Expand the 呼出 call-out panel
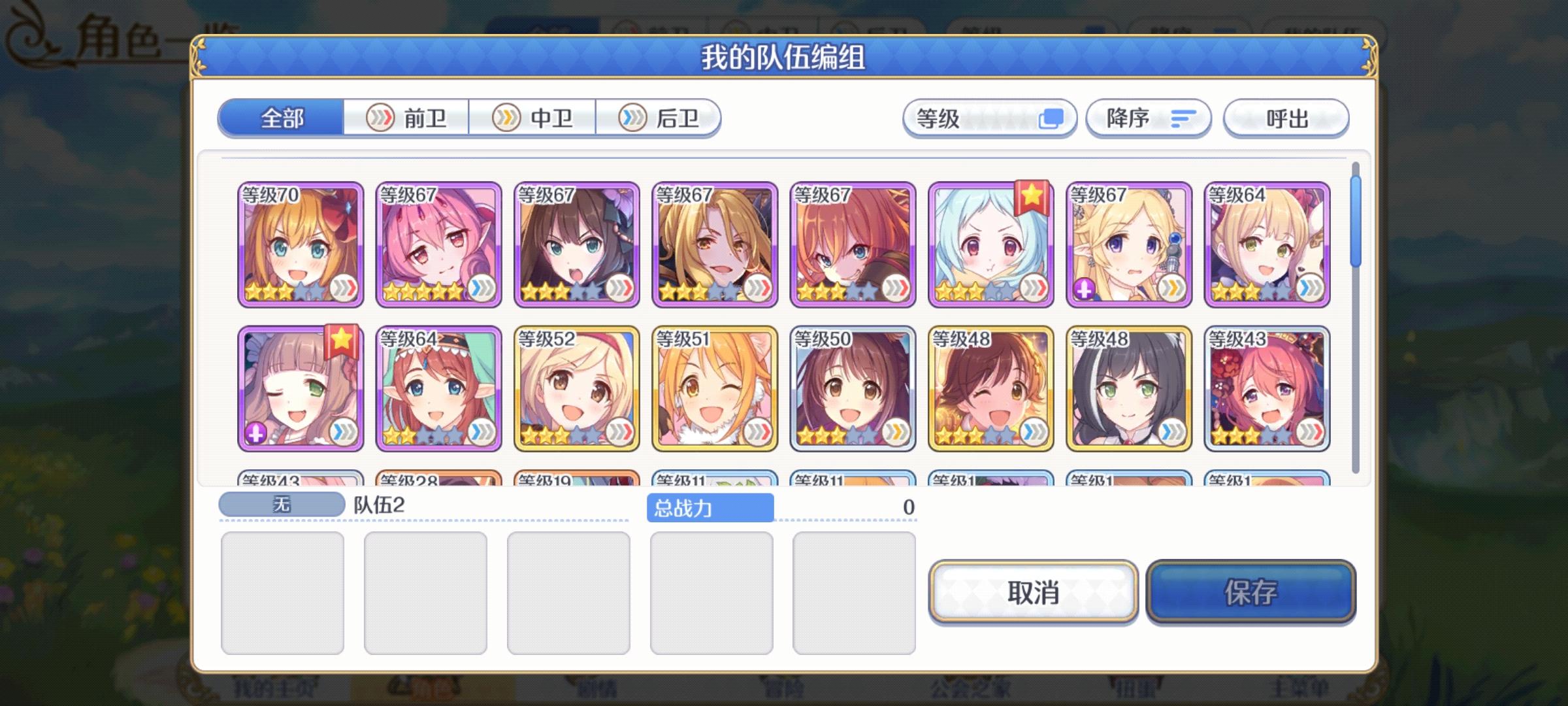 pos(1284,118)
